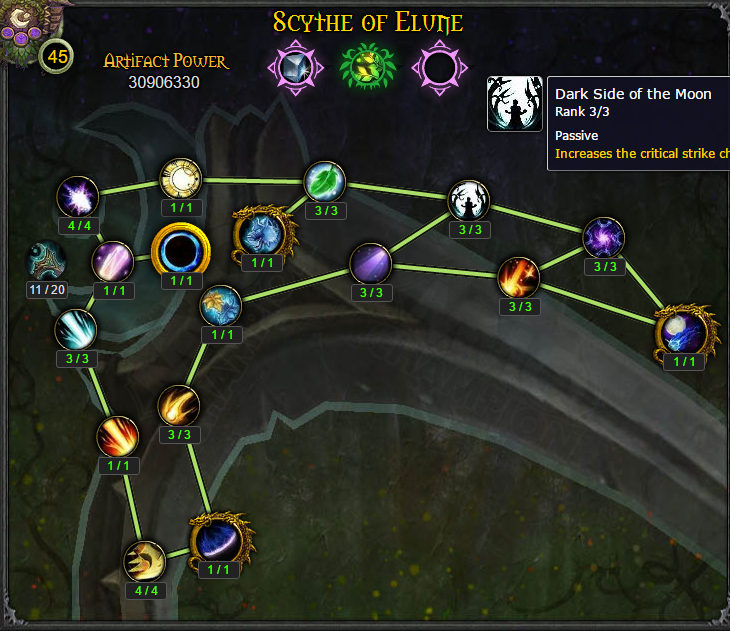Viewport: 730px width, 631px height.
Task: Choose the golden crescent trait ranked 4/4
Action: click(145, 561)
